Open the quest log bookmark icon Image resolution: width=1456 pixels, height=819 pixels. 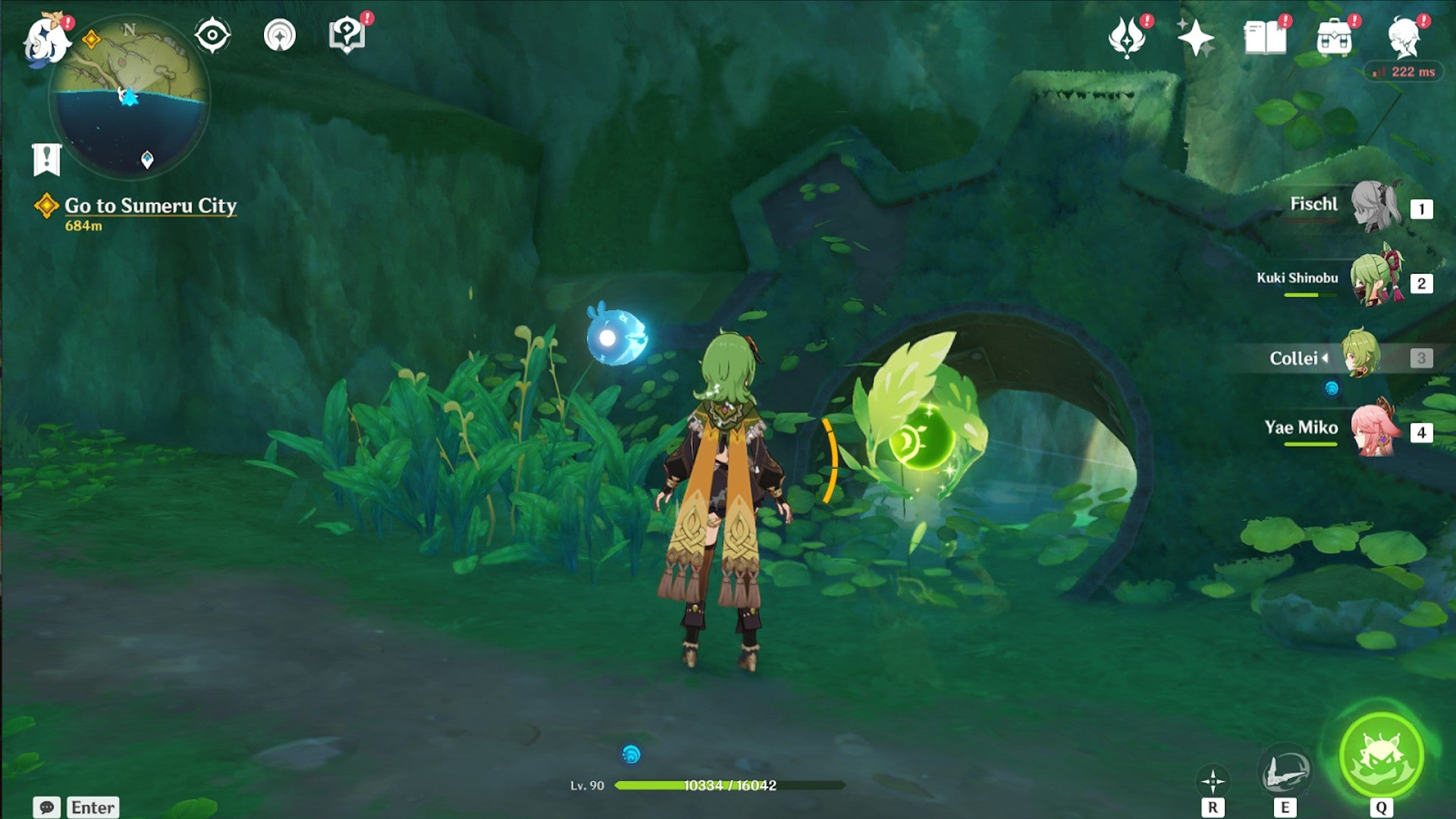47,159
